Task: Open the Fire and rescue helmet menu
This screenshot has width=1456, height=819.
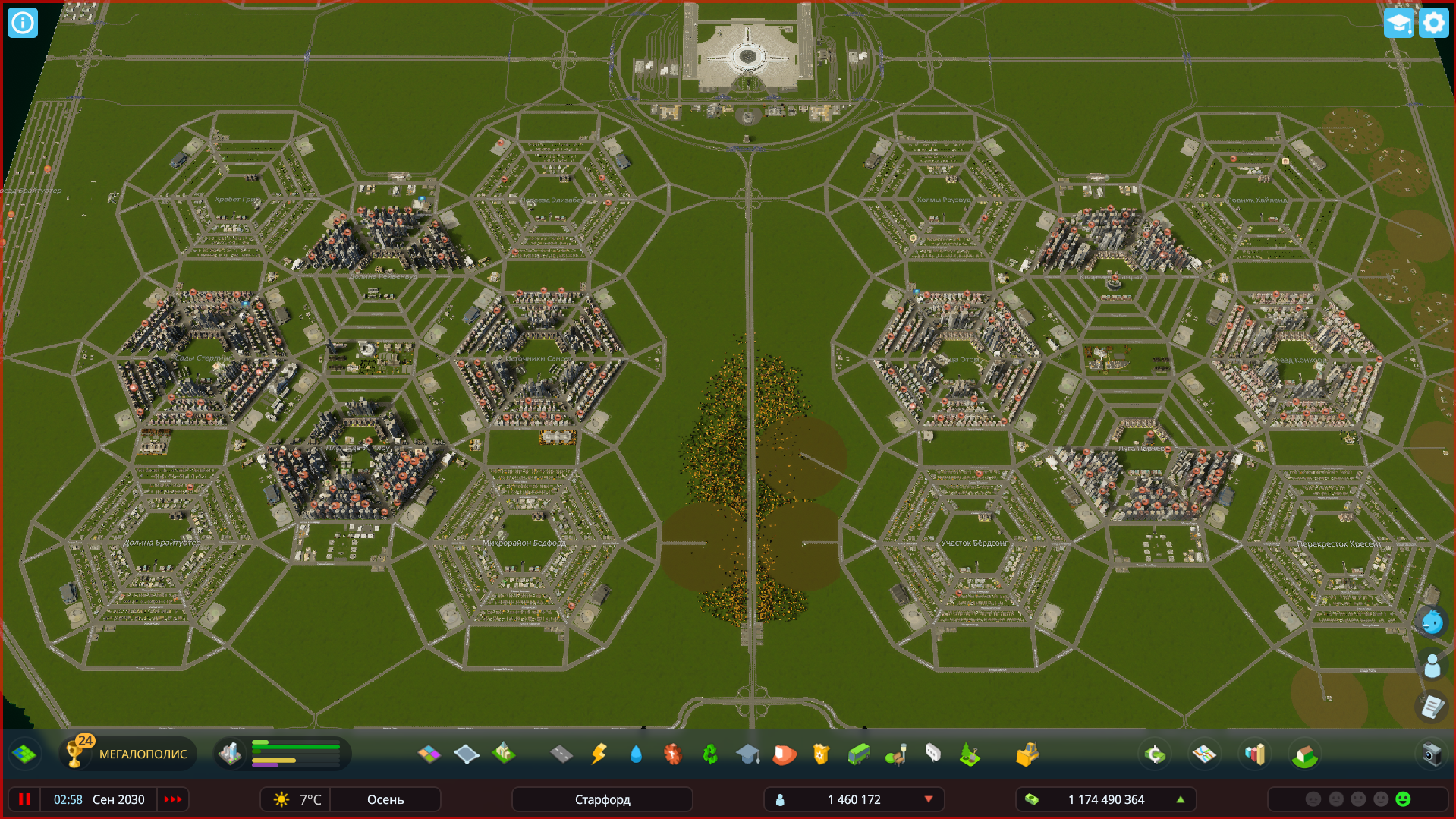Action: pos(785,754)
